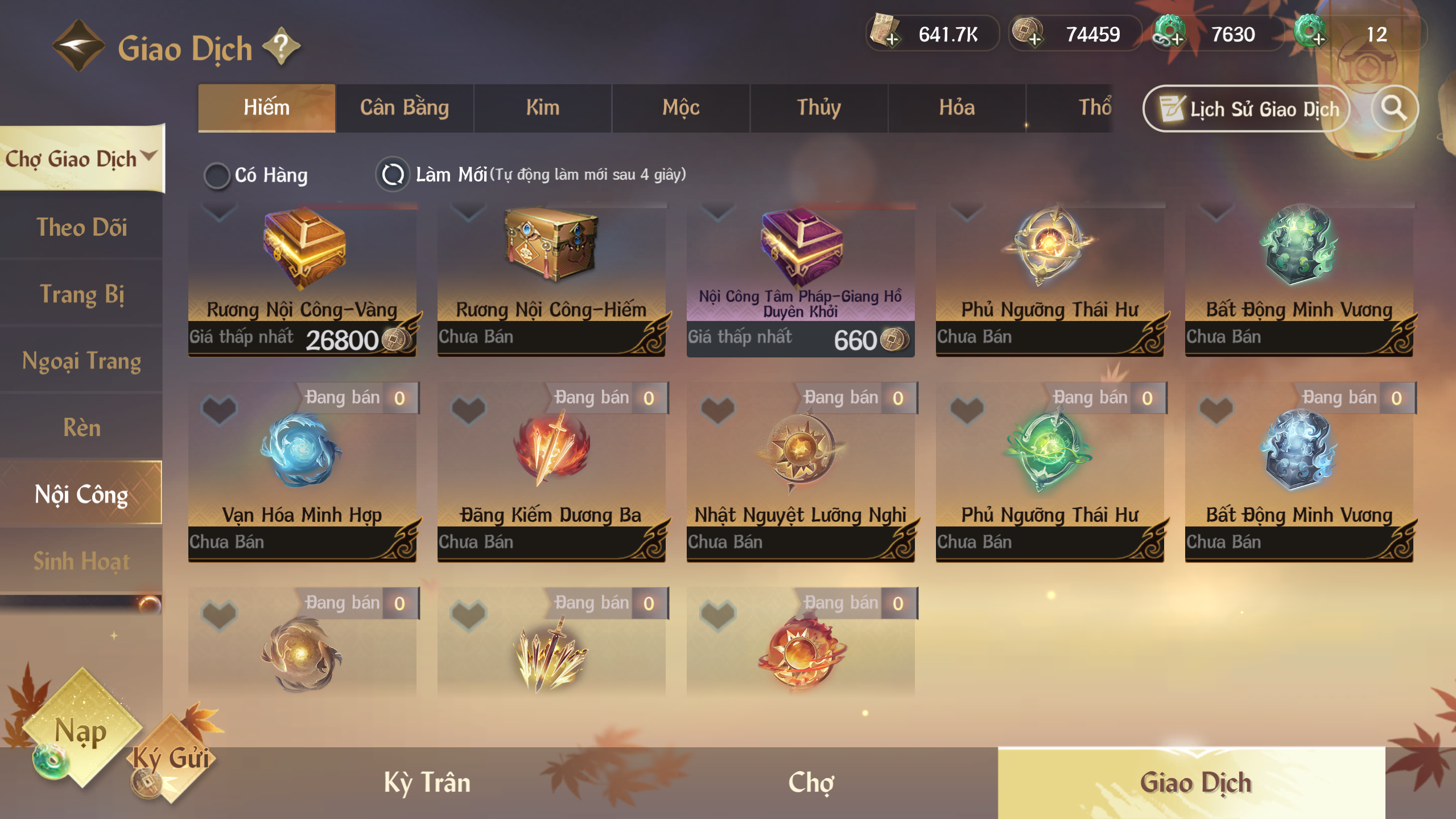The image size is (1456, 819).
Task: Open Lịch Sử Giao Dịch history
Action: pyautogui.click(x=1247, y=109)
